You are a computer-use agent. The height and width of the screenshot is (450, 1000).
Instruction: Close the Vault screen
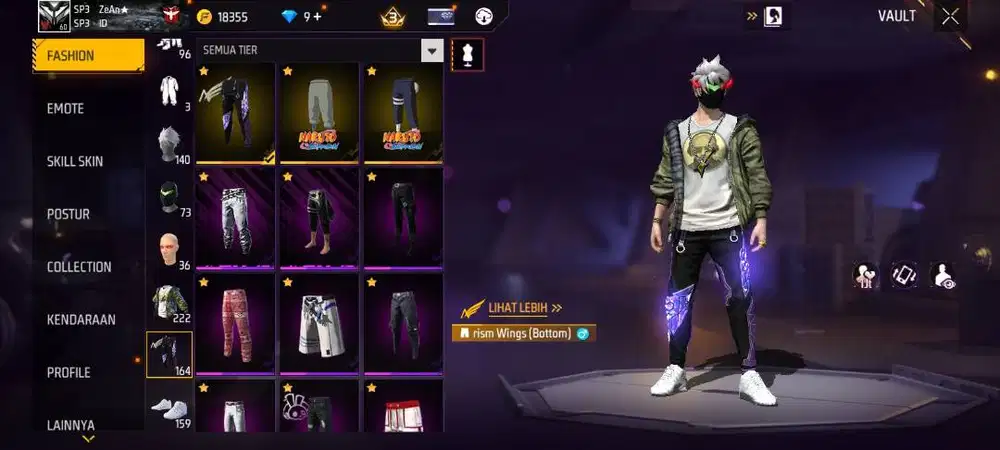[x=950, y=16]
